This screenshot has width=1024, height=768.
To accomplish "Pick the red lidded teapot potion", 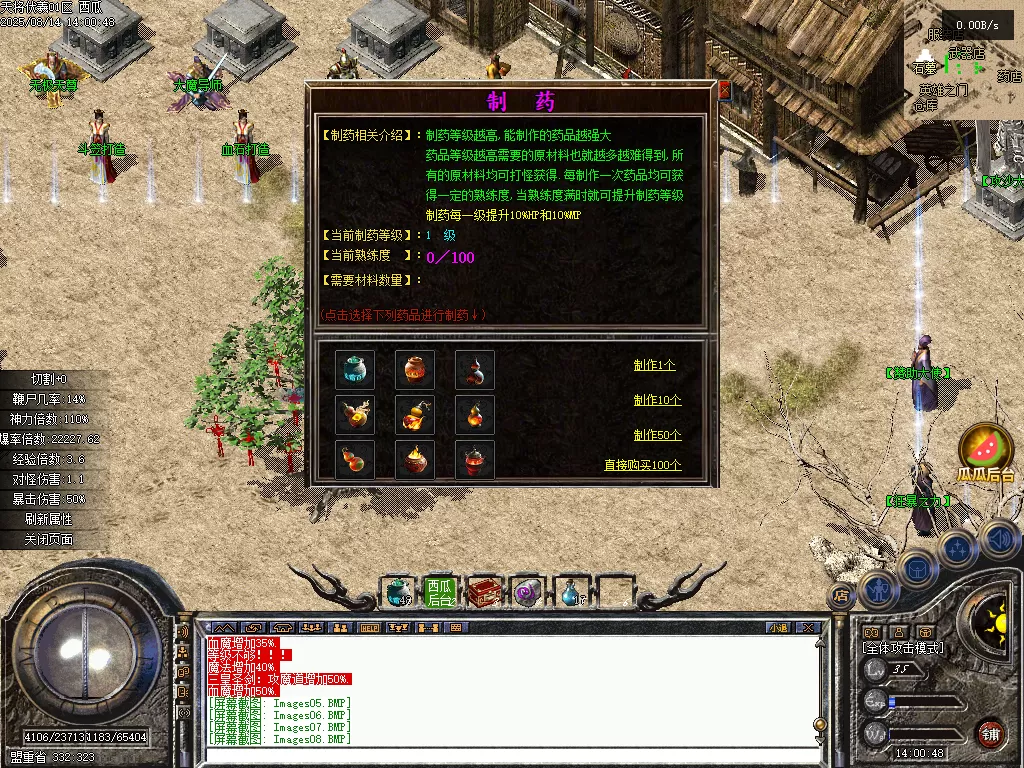I will click(x=474, y=459).
